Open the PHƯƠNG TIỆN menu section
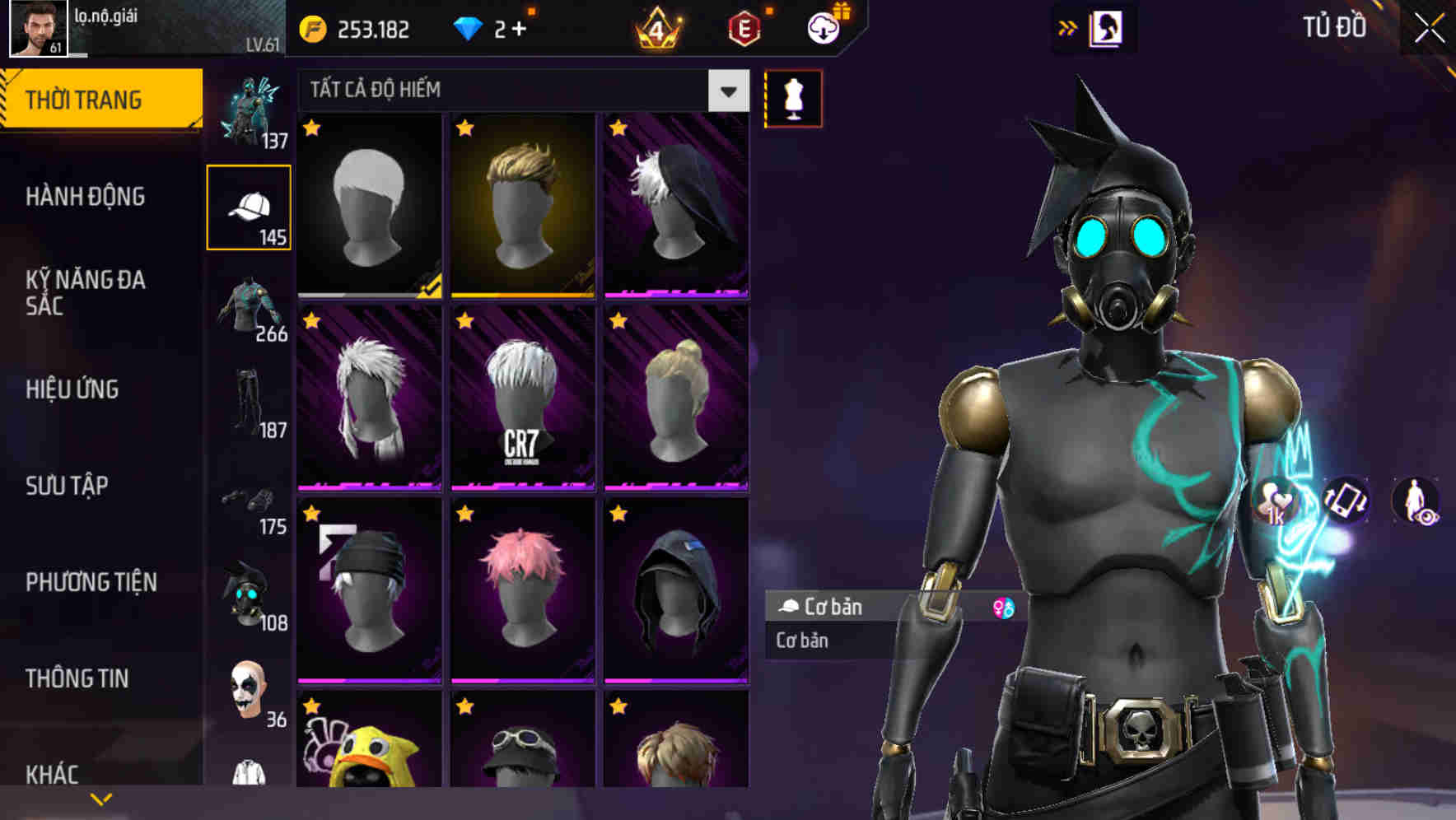 click(x=91, y=582)
